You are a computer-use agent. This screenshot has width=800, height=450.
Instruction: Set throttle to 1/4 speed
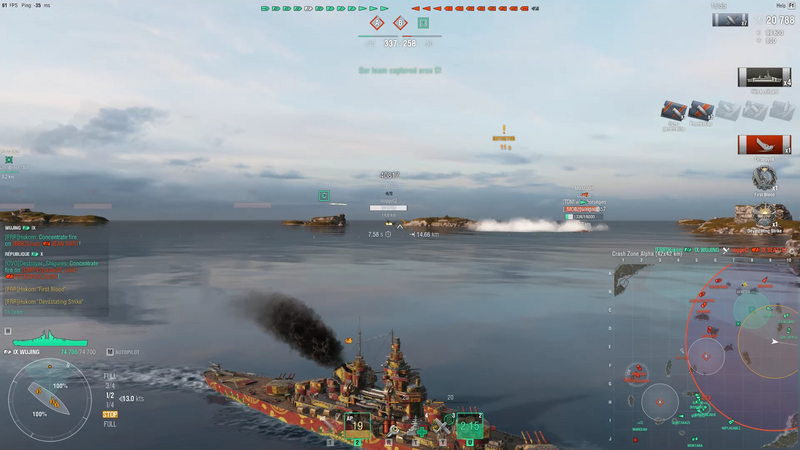tap(110, 404)
